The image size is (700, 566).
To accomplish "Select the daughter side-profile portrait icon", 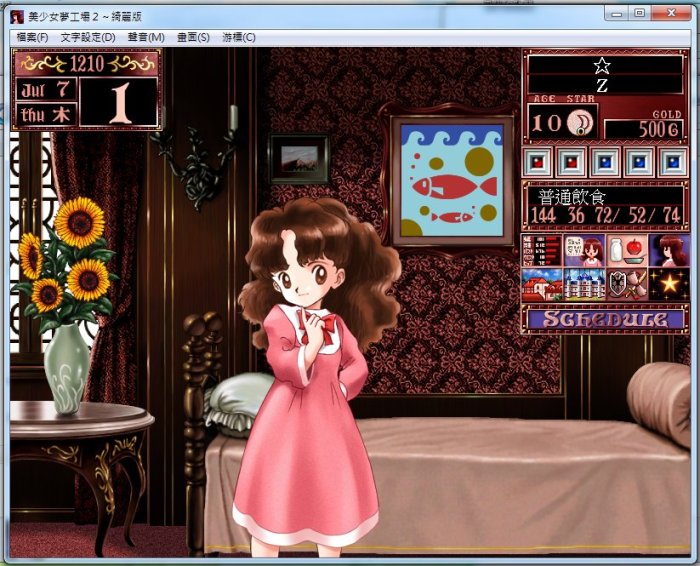I will pos(667,250).
